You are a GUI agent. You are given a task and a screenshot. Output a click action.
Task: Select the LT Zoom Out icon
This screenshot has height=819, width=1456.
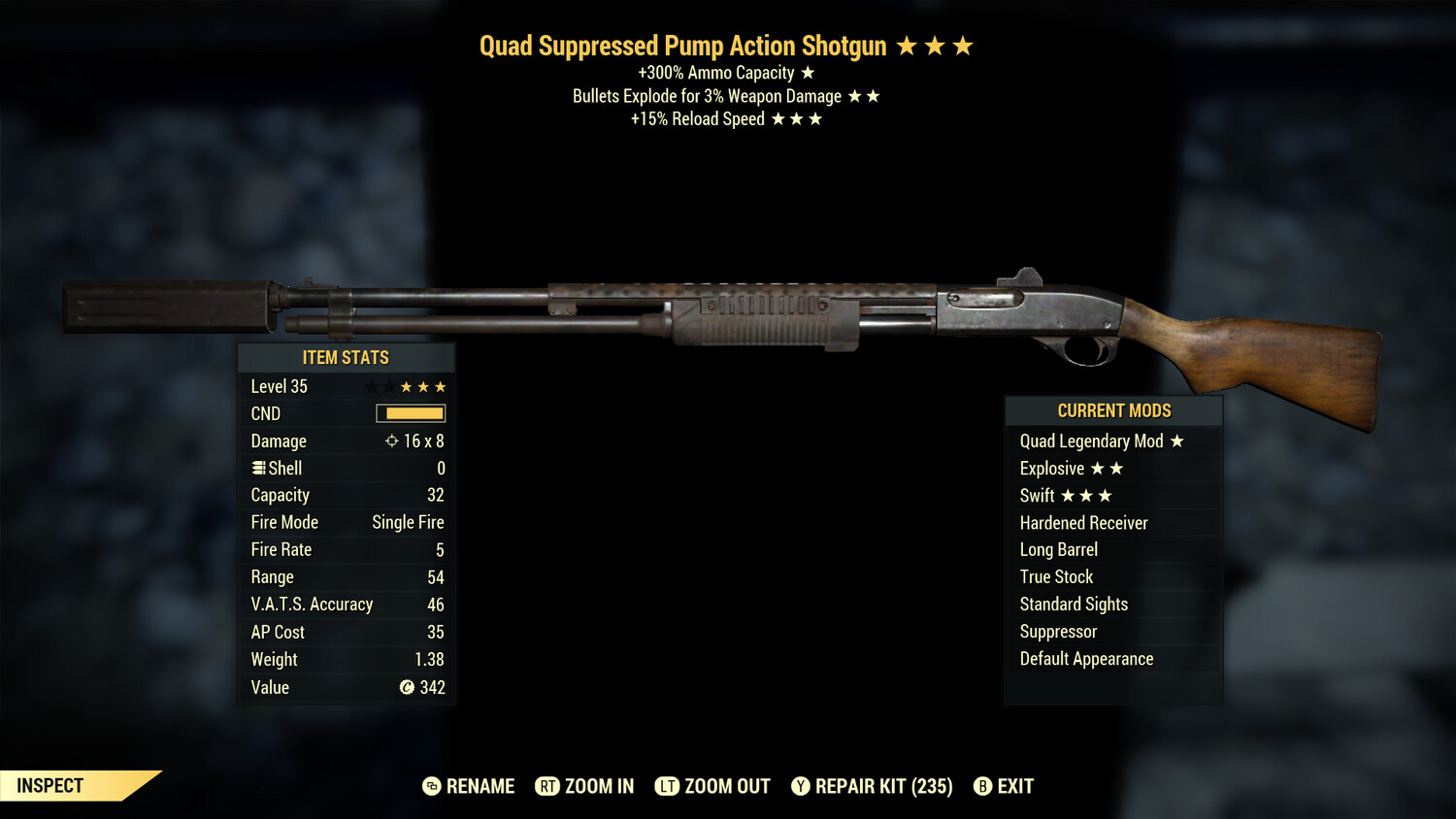[x=670, y=786]
